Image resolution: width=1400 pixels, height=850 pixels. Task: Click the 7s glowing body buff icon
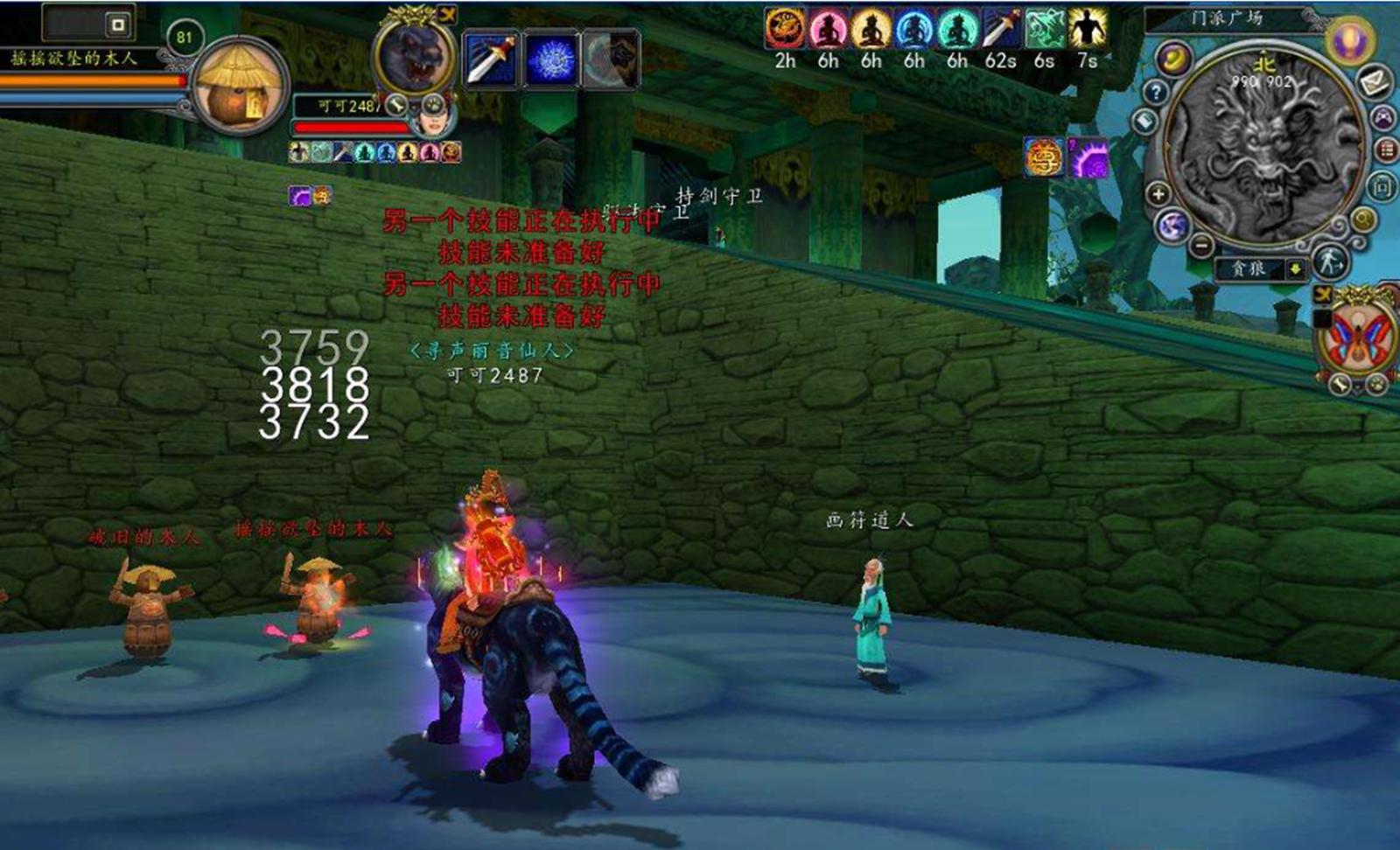point(1087,28)
